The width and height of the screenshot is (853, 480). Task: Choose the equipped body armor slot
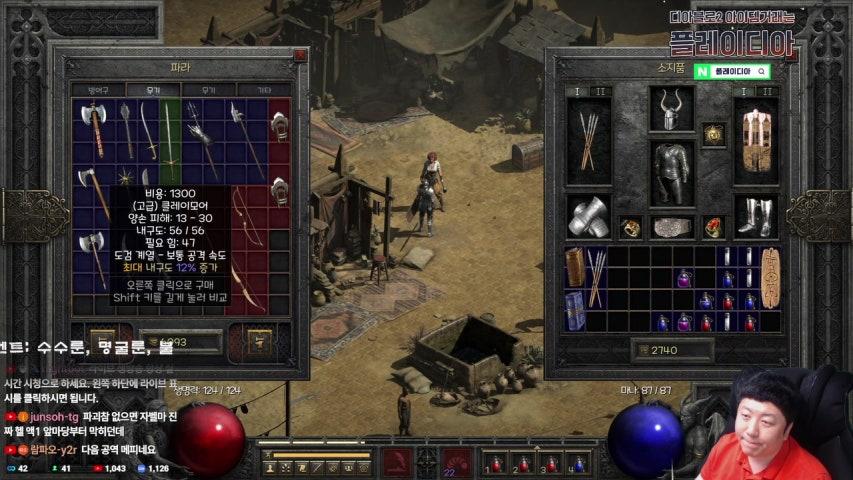(x=672, y=171)
